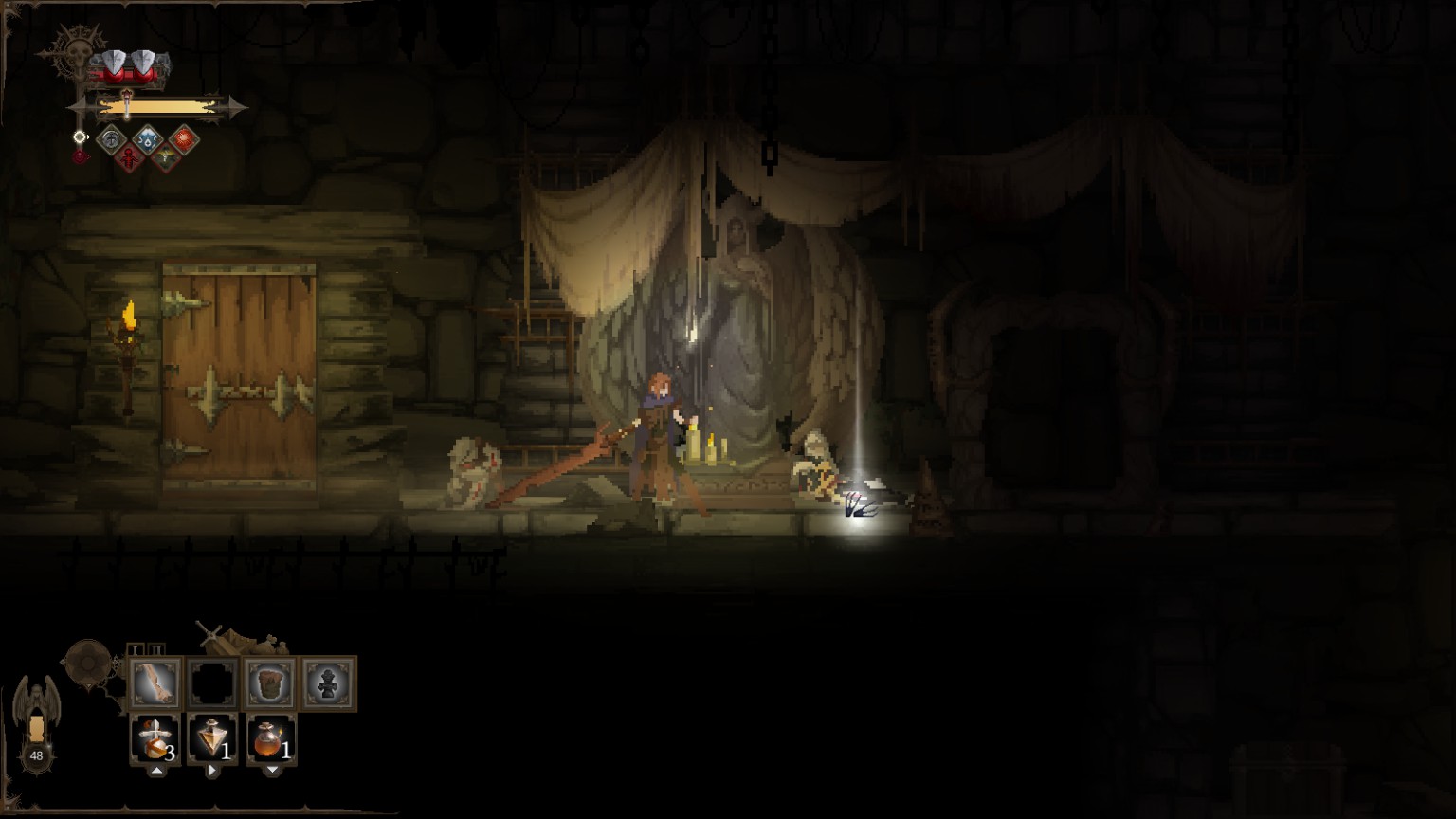Select the dark idol figurine slot

328,682
